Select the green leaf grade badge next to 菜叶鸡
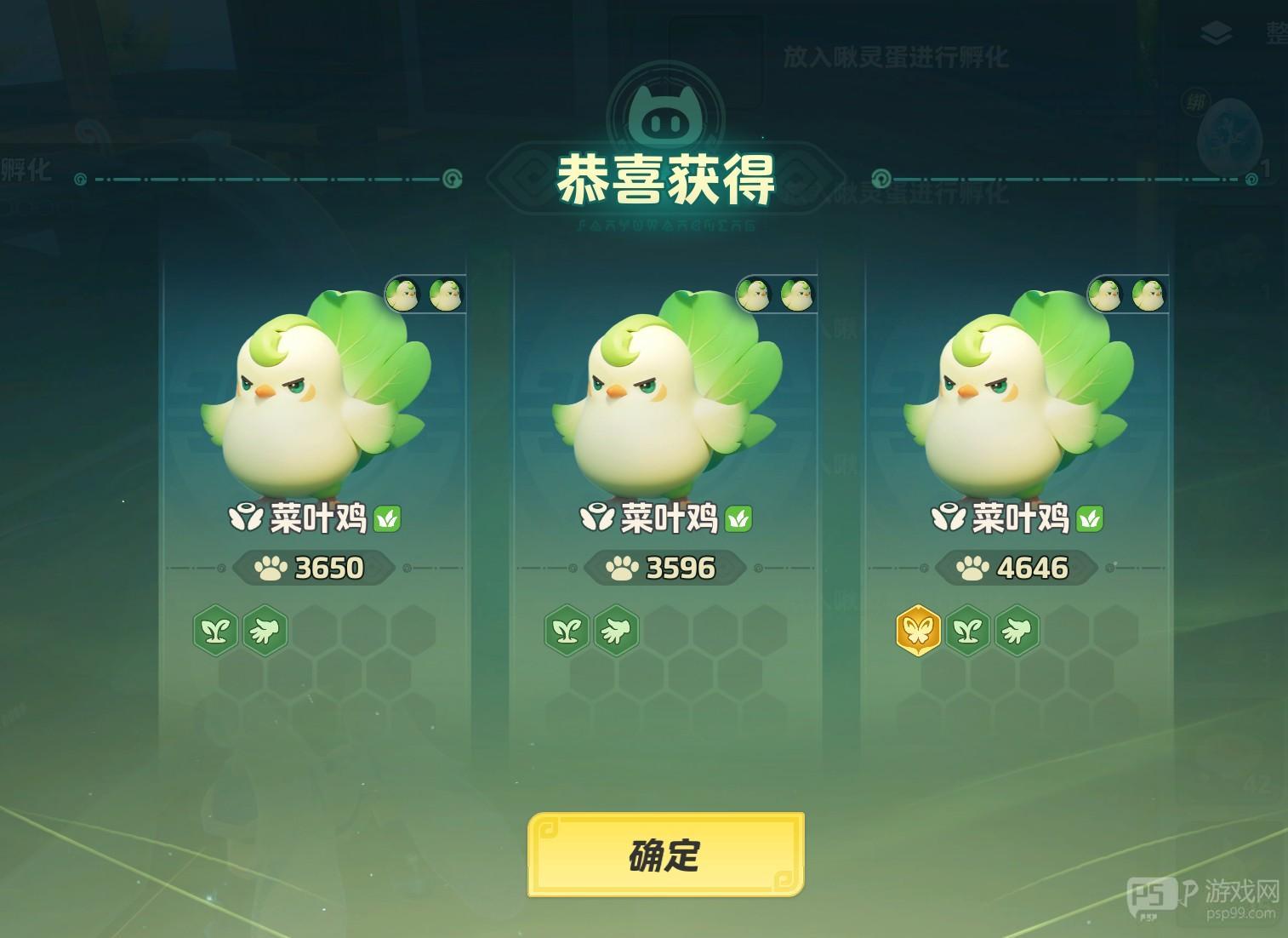Screen dimensions: 1288x938 click(387, 520)
